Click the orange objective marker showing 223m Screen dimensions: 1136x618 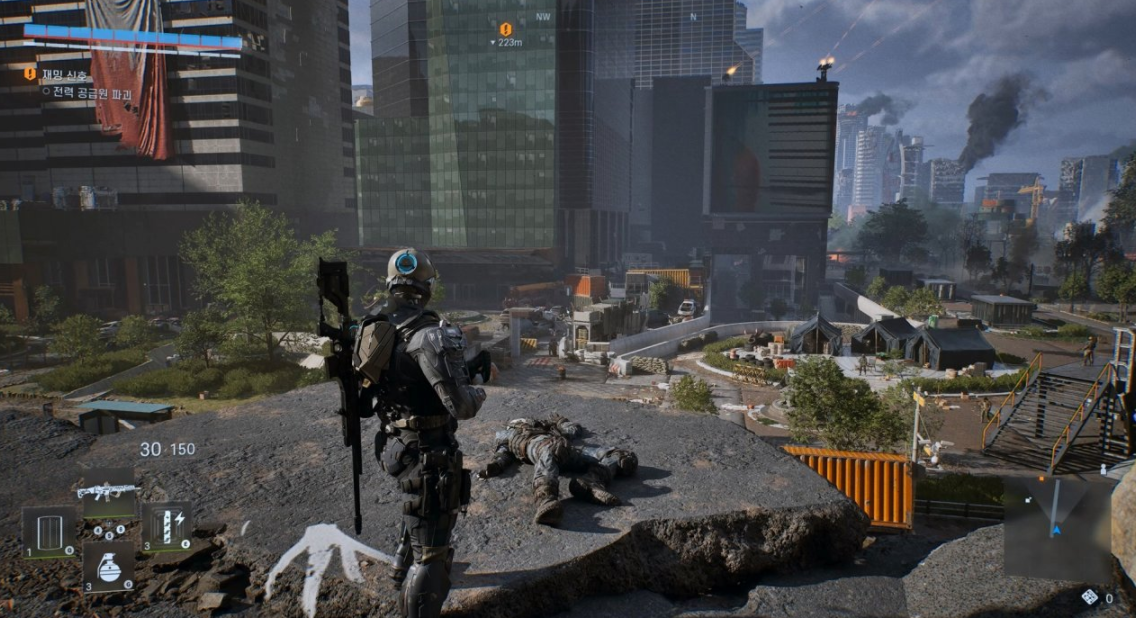pos(505,29)
